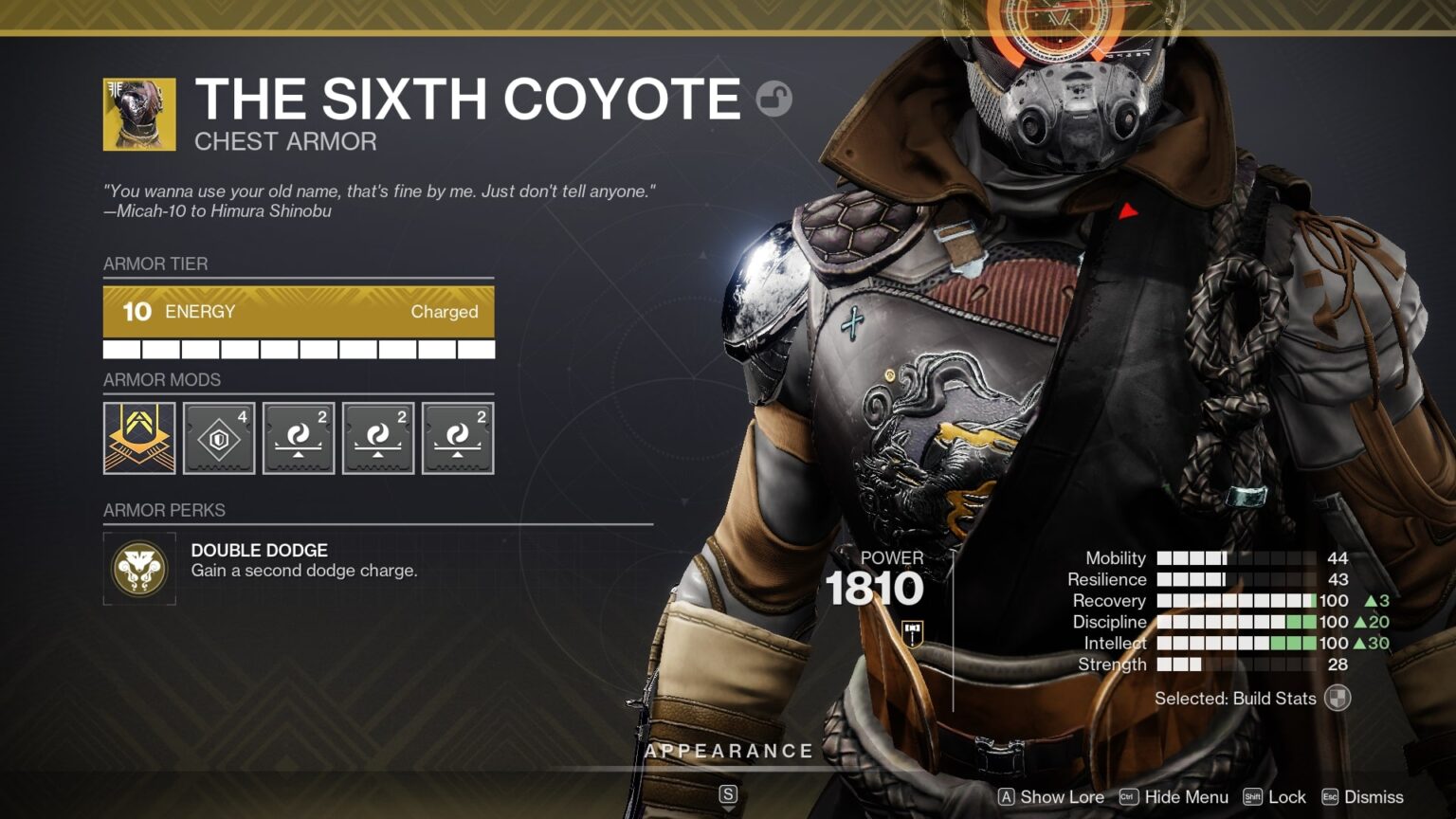This screenshot has height=819, width=1456.
Task: Open the first stat mod costing 2 energy
Action: [298, 437]
